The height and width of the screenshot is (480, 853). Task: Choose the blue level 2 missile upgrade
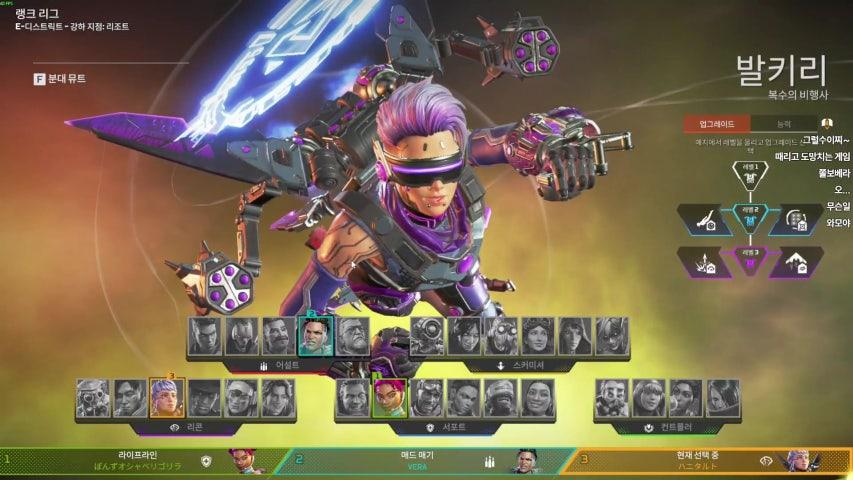[705, 218]
